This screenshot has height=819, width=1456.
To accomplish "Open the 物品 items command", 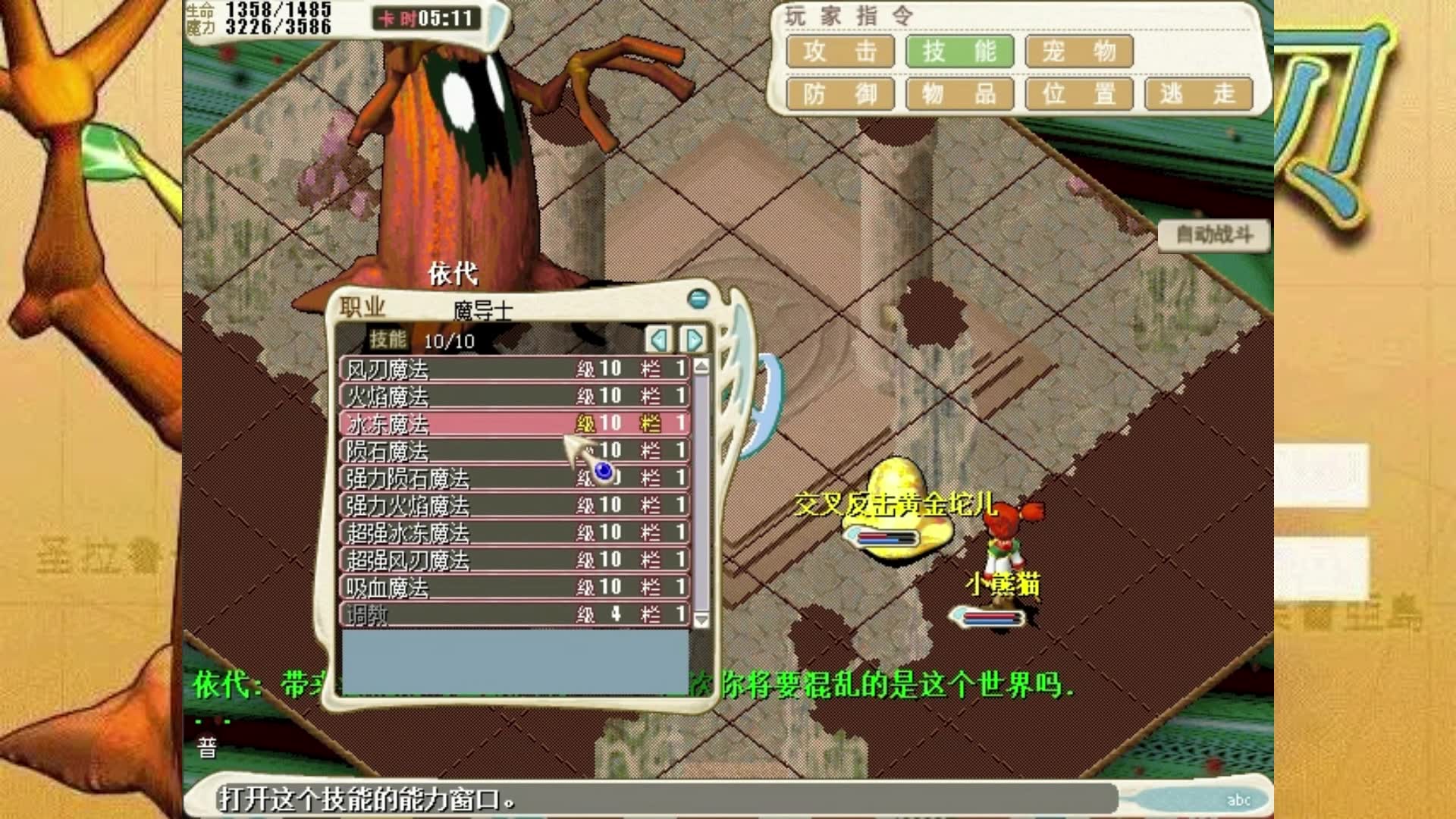I will 959,95.
